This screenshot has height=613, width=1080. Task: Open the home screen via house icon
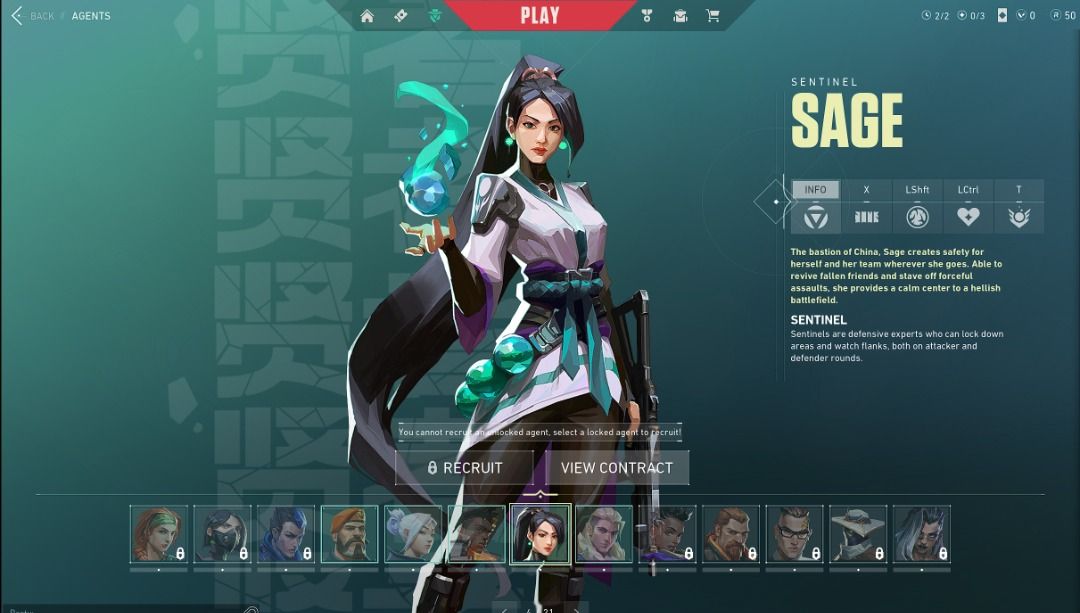[x=367, y=16]
